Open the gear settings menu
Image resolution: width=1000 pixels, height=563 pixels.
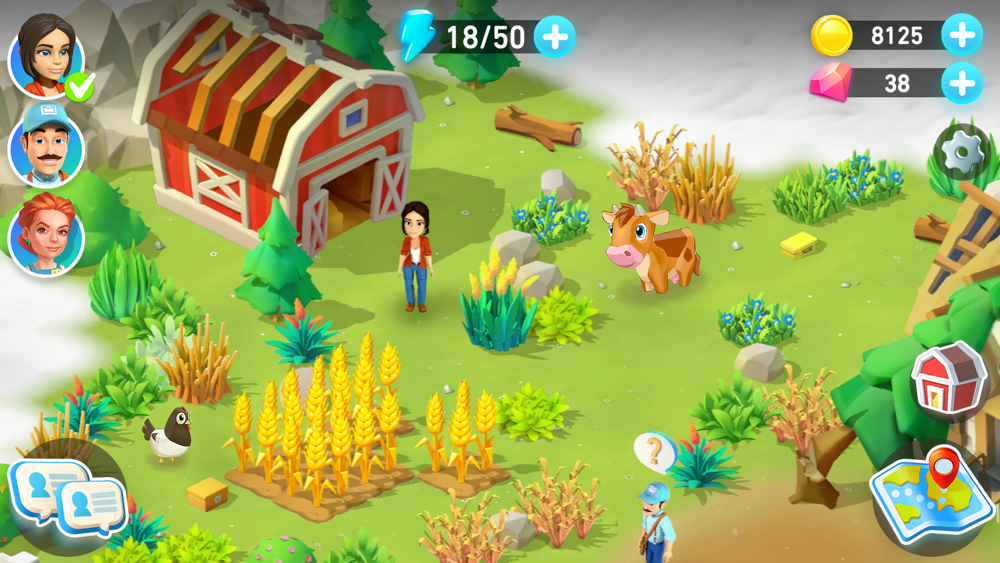tap(962, 153)
